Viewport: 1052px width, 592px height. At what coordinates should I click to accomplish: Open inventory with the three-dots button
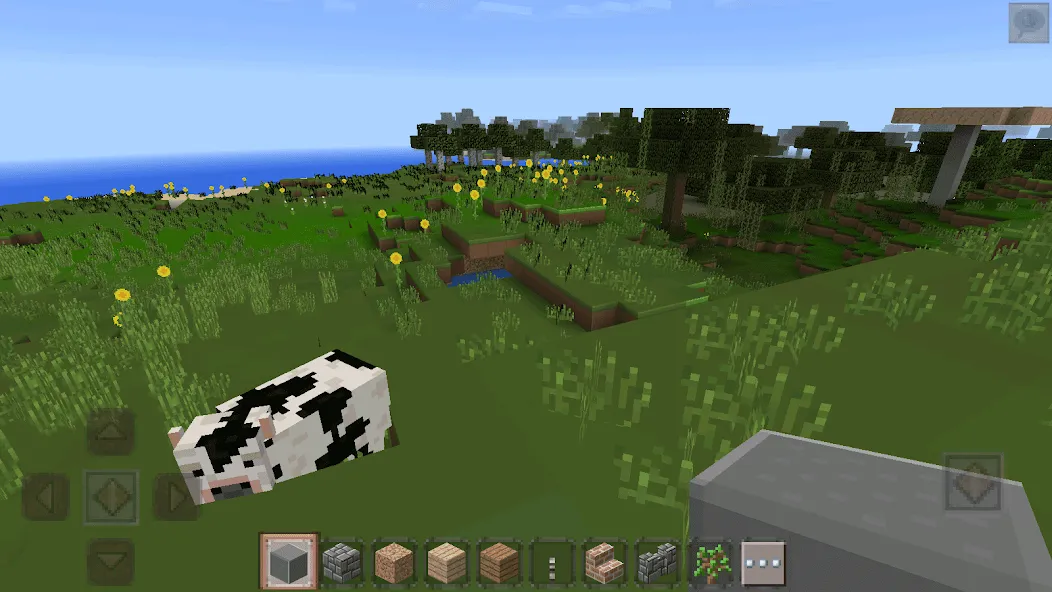point(763,562)
